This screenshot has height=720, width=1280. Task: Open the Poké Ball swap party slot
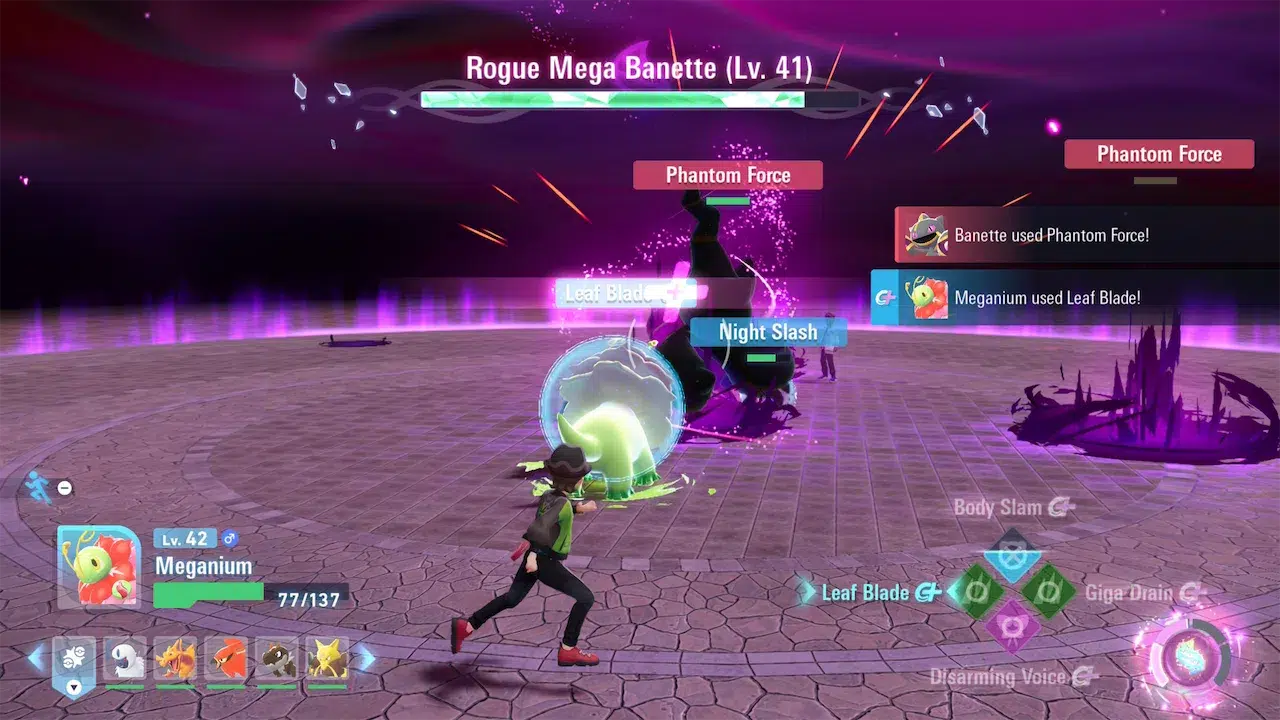74,660
